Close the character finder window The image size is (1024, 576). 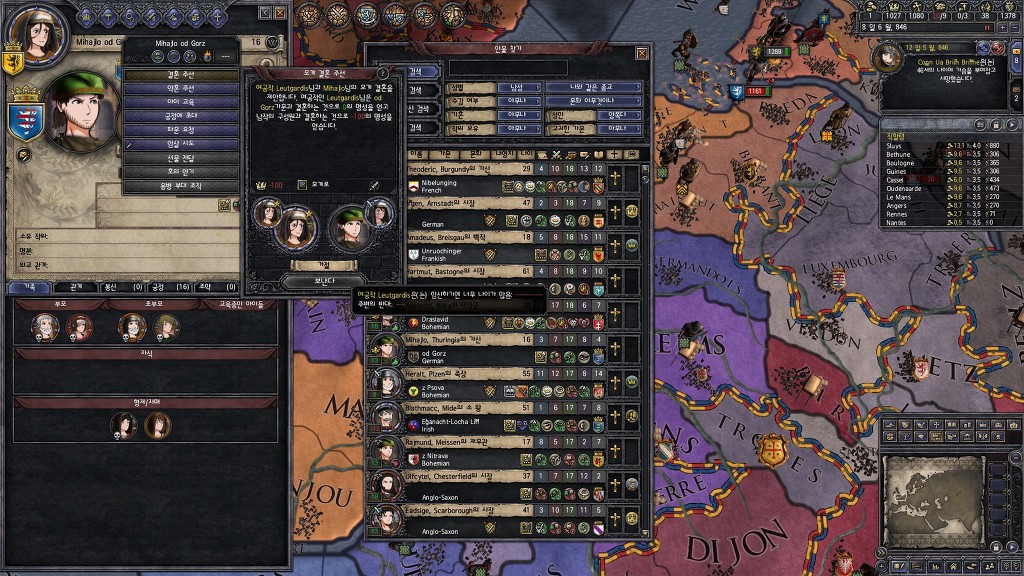pyautogui.click(x=641, y=52)
